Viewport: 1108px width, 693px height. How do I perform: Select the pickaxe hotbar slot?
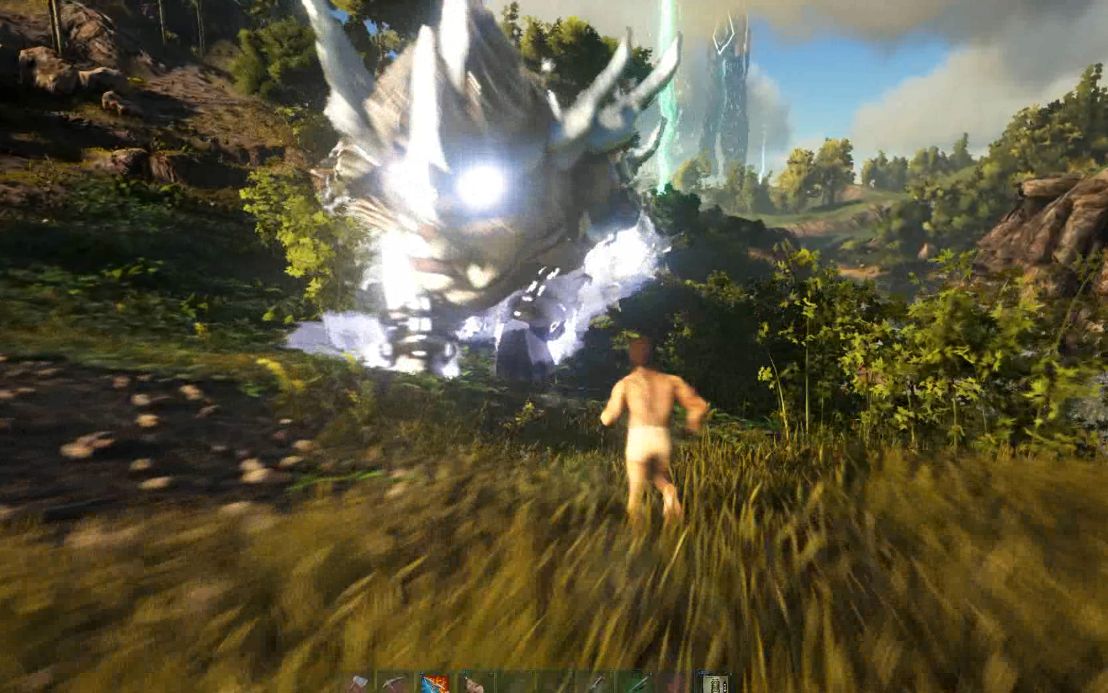point(395,684)
